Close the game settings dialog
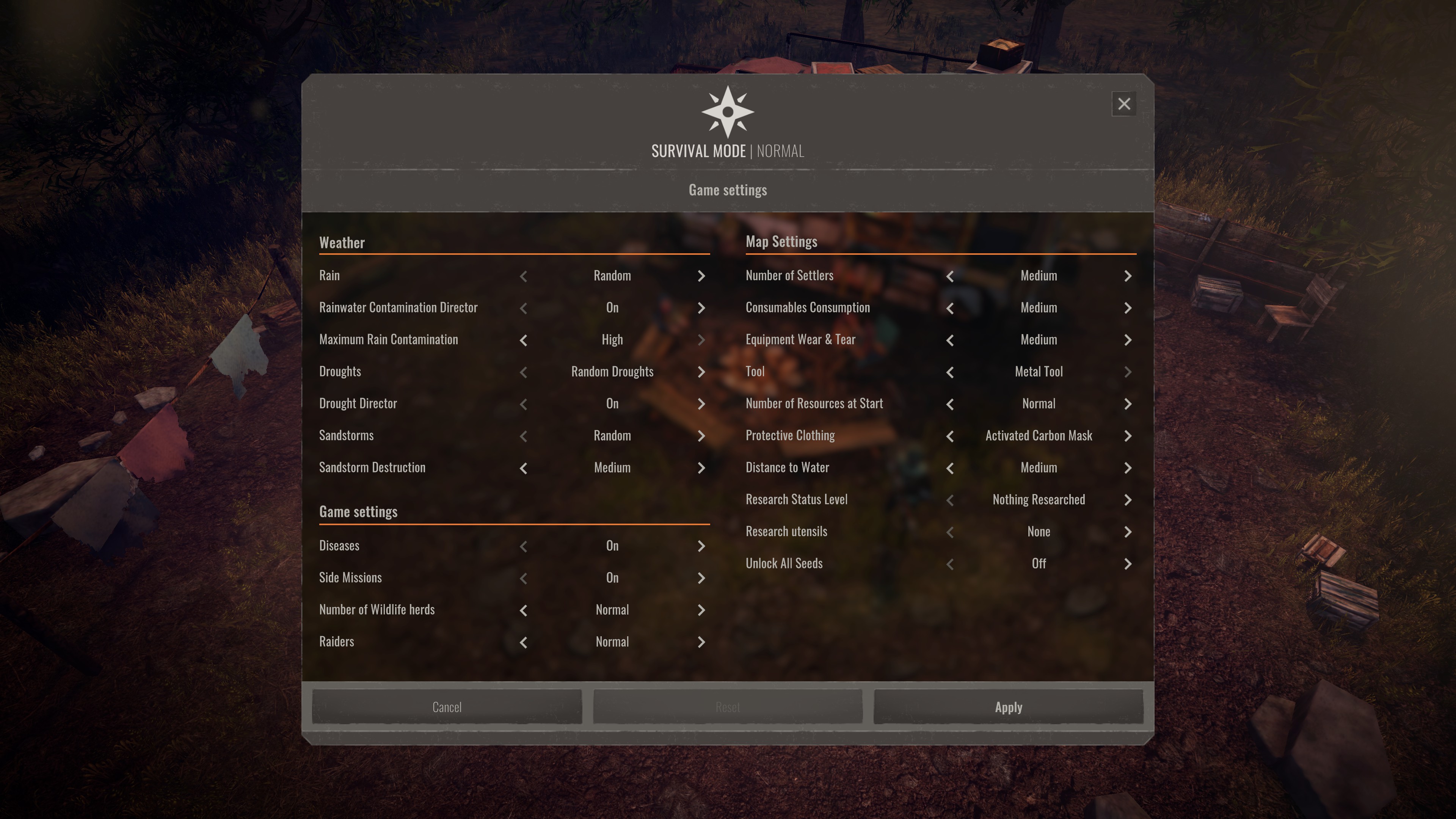Screen dimensions: 1456x819 (x=1123, y=104)
